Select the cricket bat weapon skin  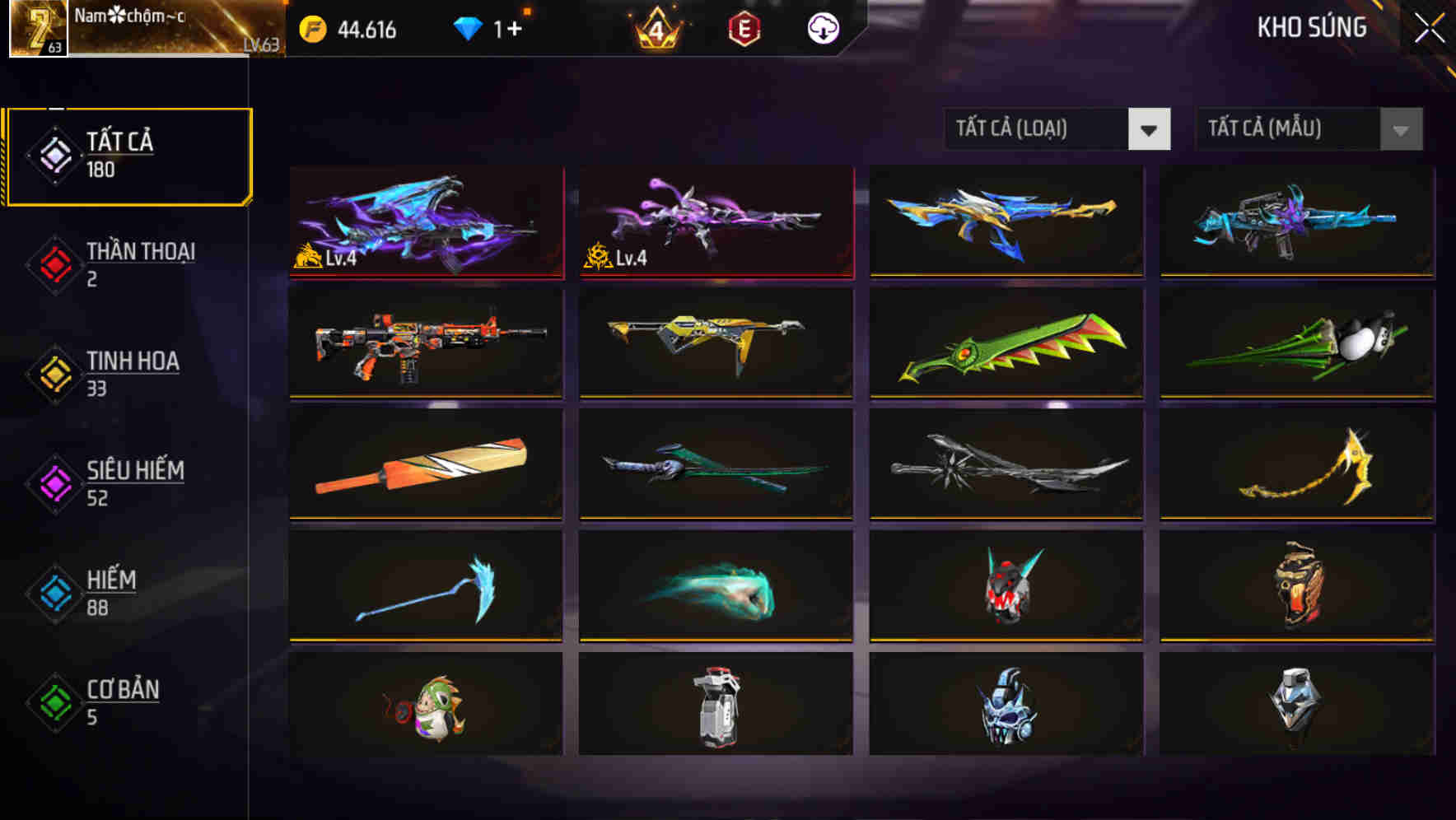[x=425, y=465]
